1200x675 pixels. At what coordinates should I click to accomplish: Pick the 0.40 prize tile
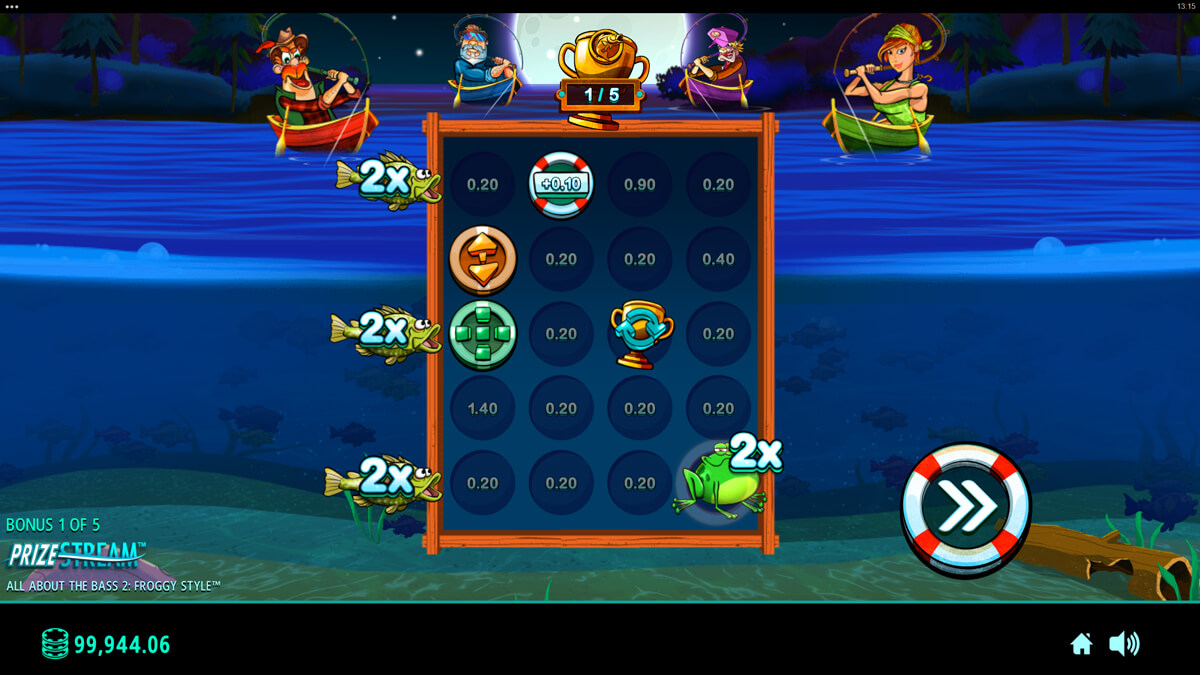coord(718,259)
